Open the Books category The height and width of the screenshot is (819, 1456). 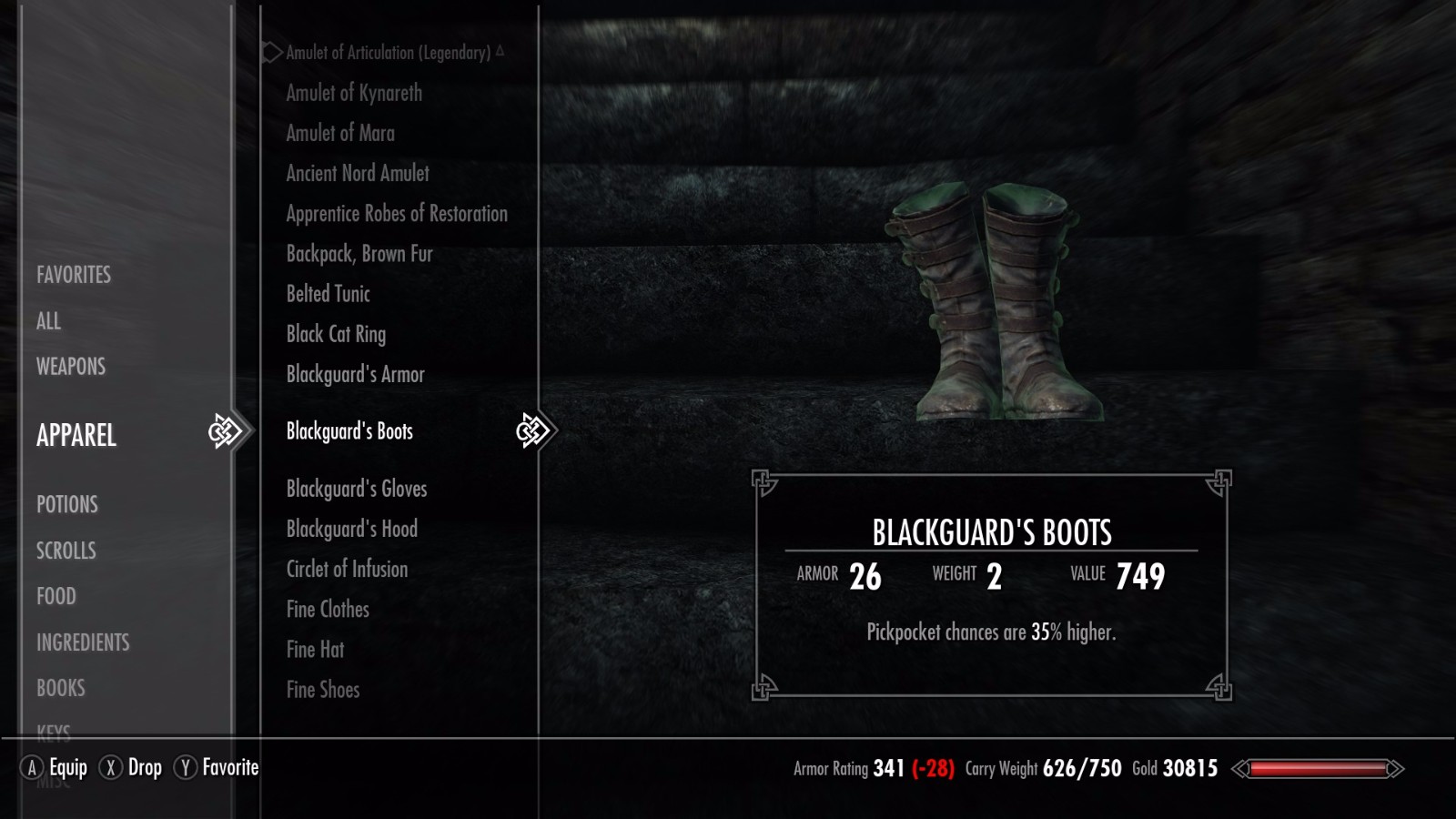point(61,688)
